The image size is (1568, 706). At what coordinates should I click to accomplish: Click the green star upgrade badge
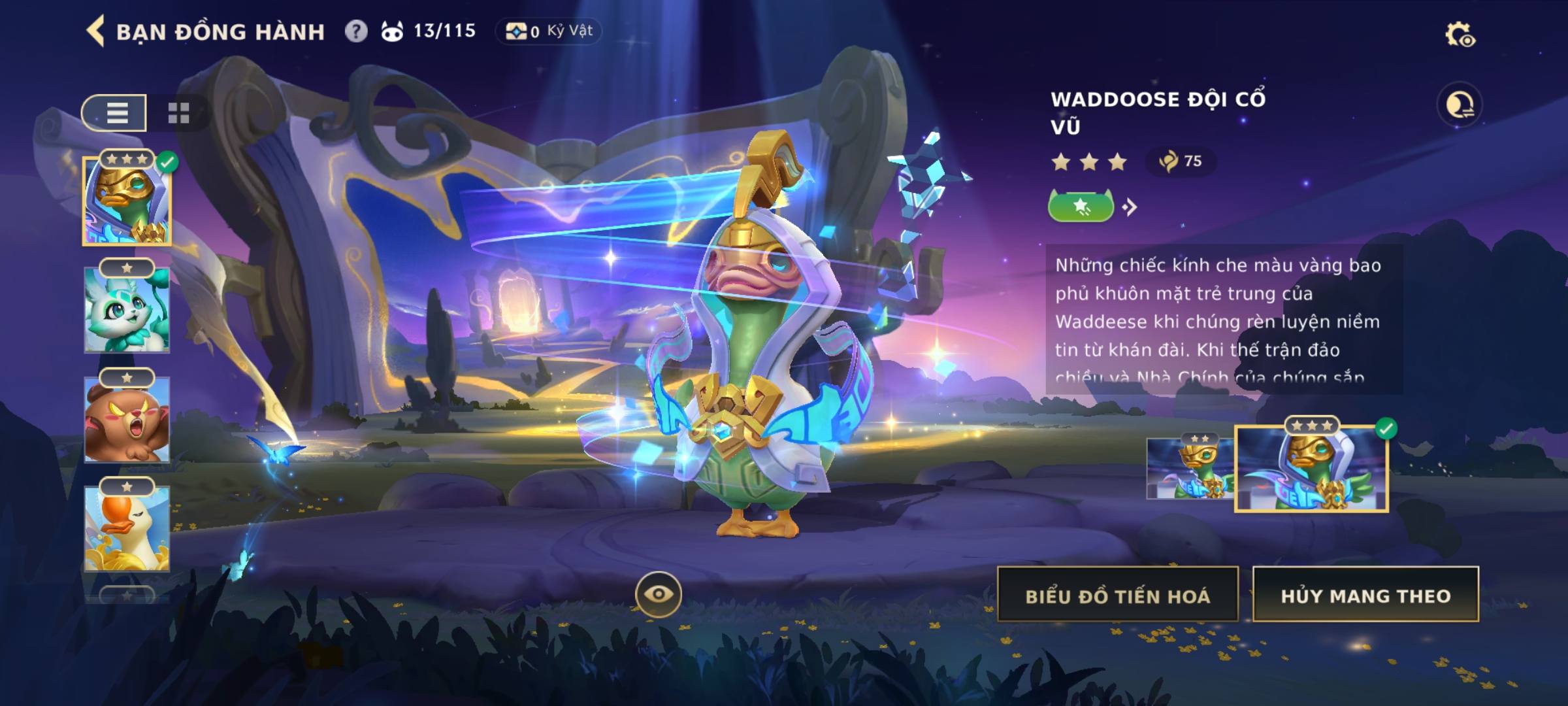[1081, 207]
